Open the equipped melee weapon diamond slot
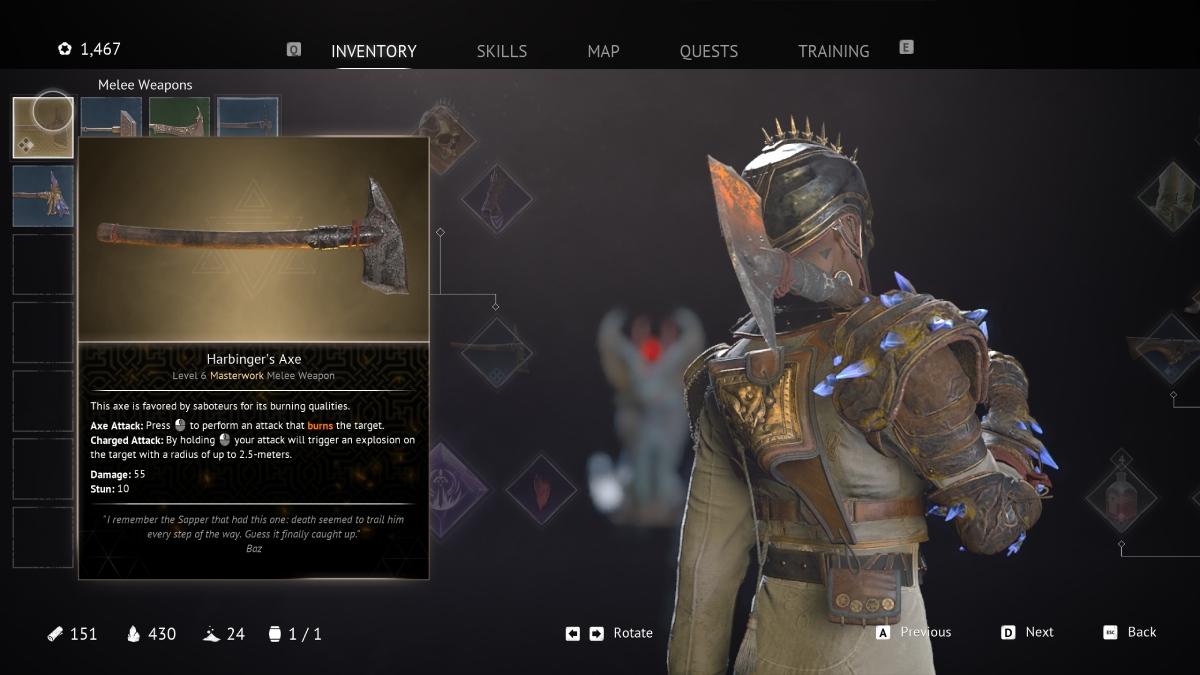Screen dimensions: 1200x675 coord(497,351)
